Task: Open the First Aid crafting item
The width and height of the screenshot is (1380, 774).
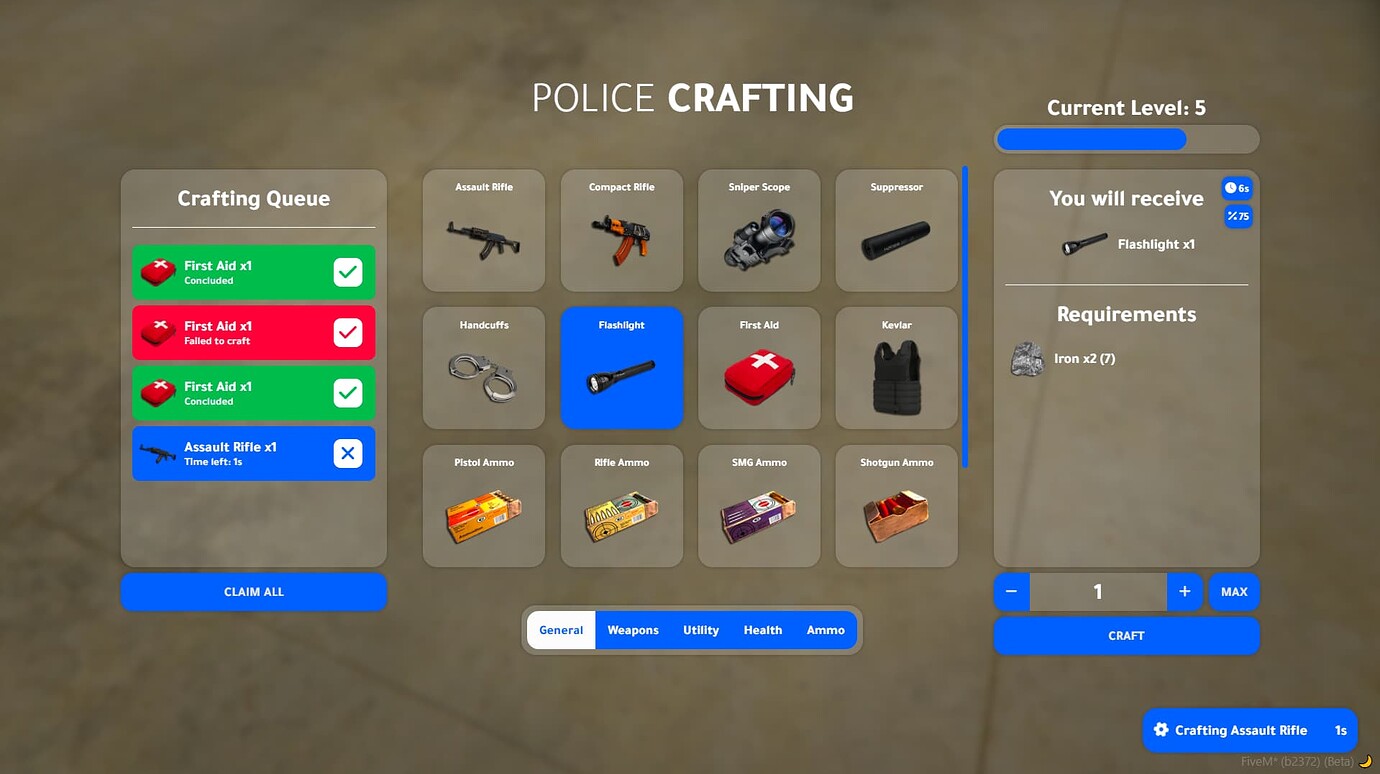Action: pos(758,367)
